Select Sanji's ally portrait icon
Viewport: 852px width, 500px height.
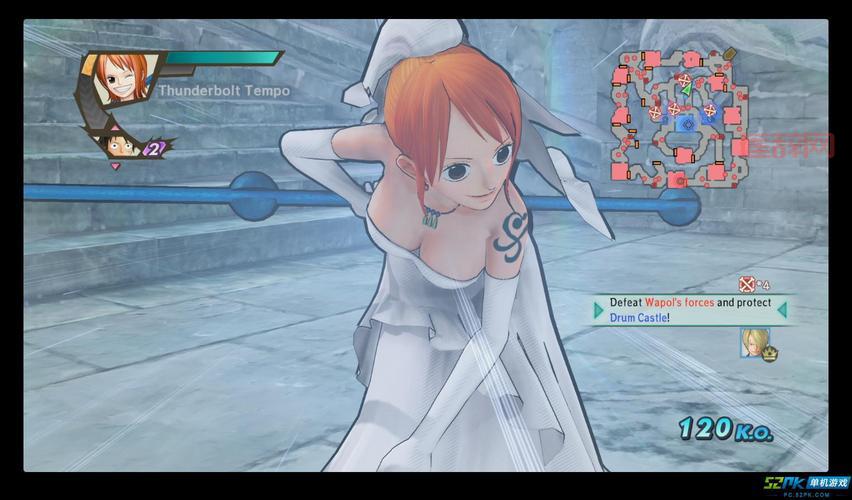tap(750, 342)
